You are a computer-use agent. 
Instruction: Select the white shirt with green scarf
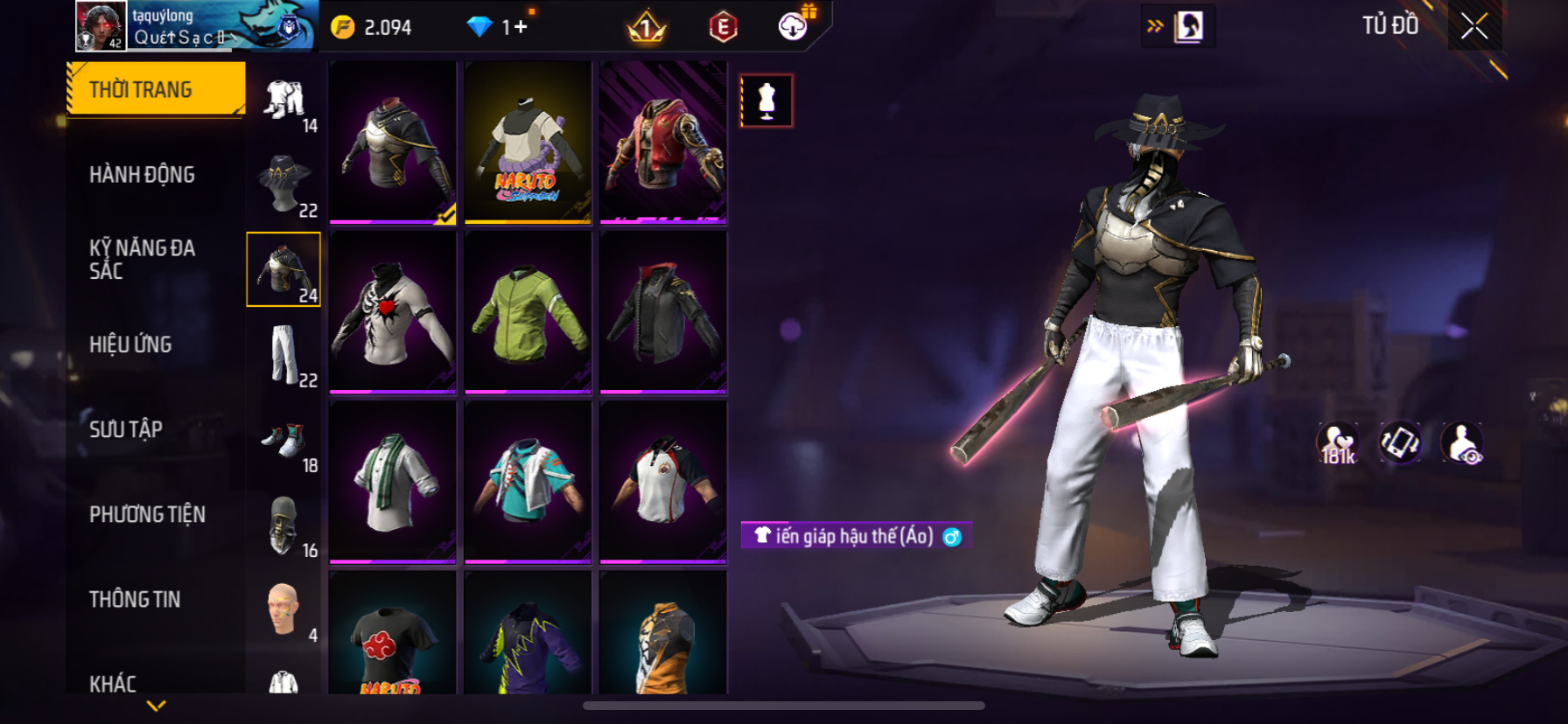pyautogui.click(x=393, y=482)
